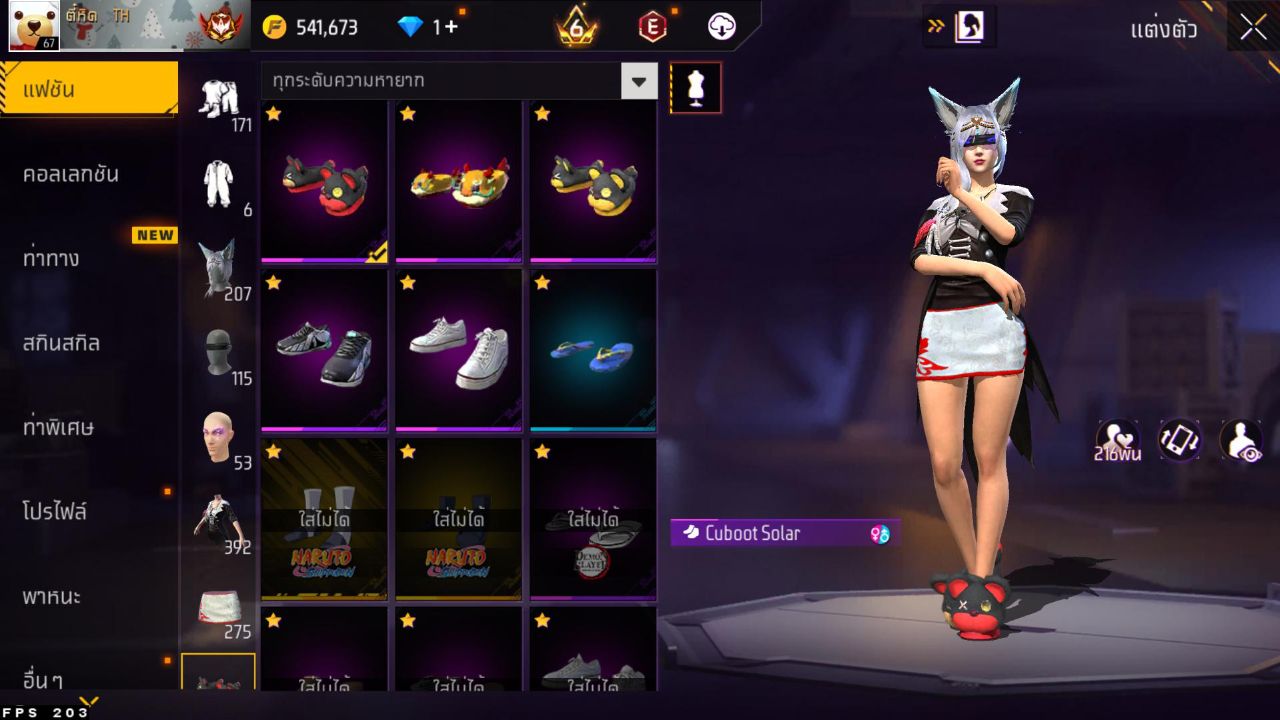Image resolution: width=1280 pixels, height=720 pixels.
Task: Click the character preview eye icon
Action: [1238, 440]
